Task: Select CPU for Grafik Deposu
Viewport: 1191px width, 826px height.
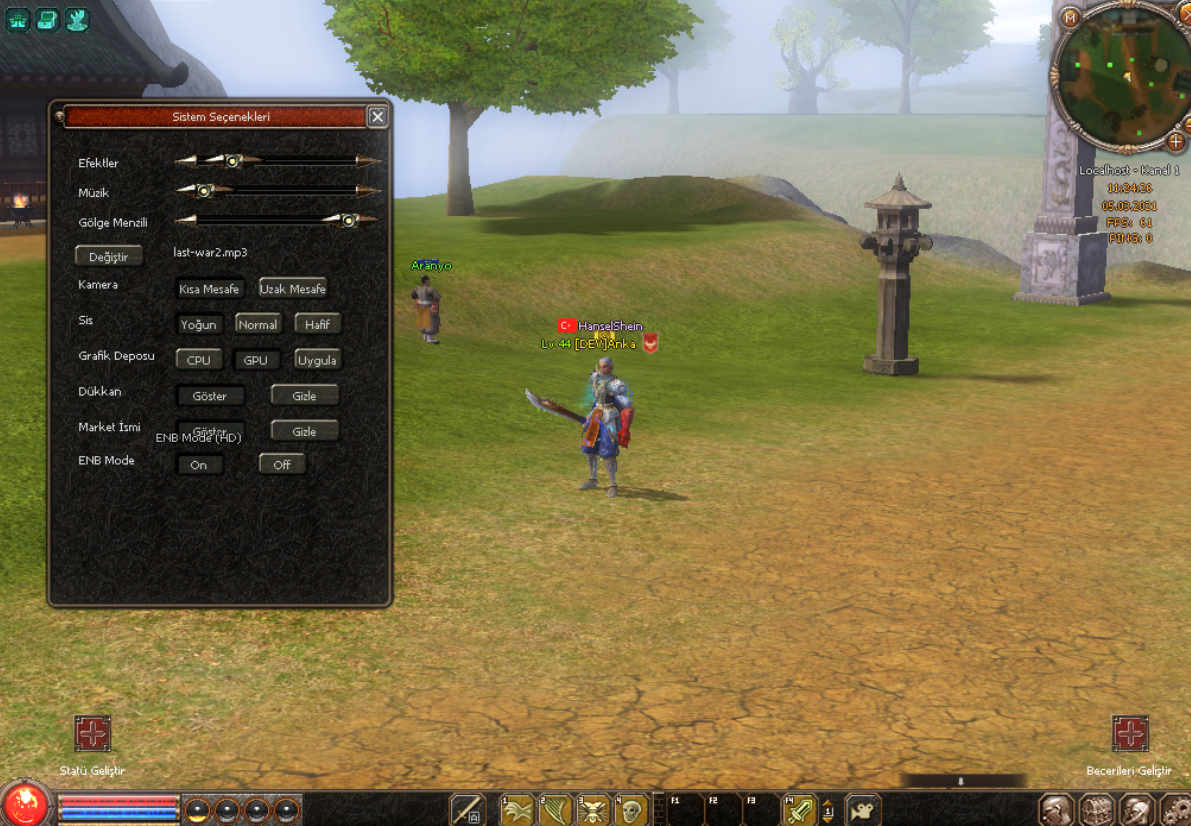Action: [198, 360]
